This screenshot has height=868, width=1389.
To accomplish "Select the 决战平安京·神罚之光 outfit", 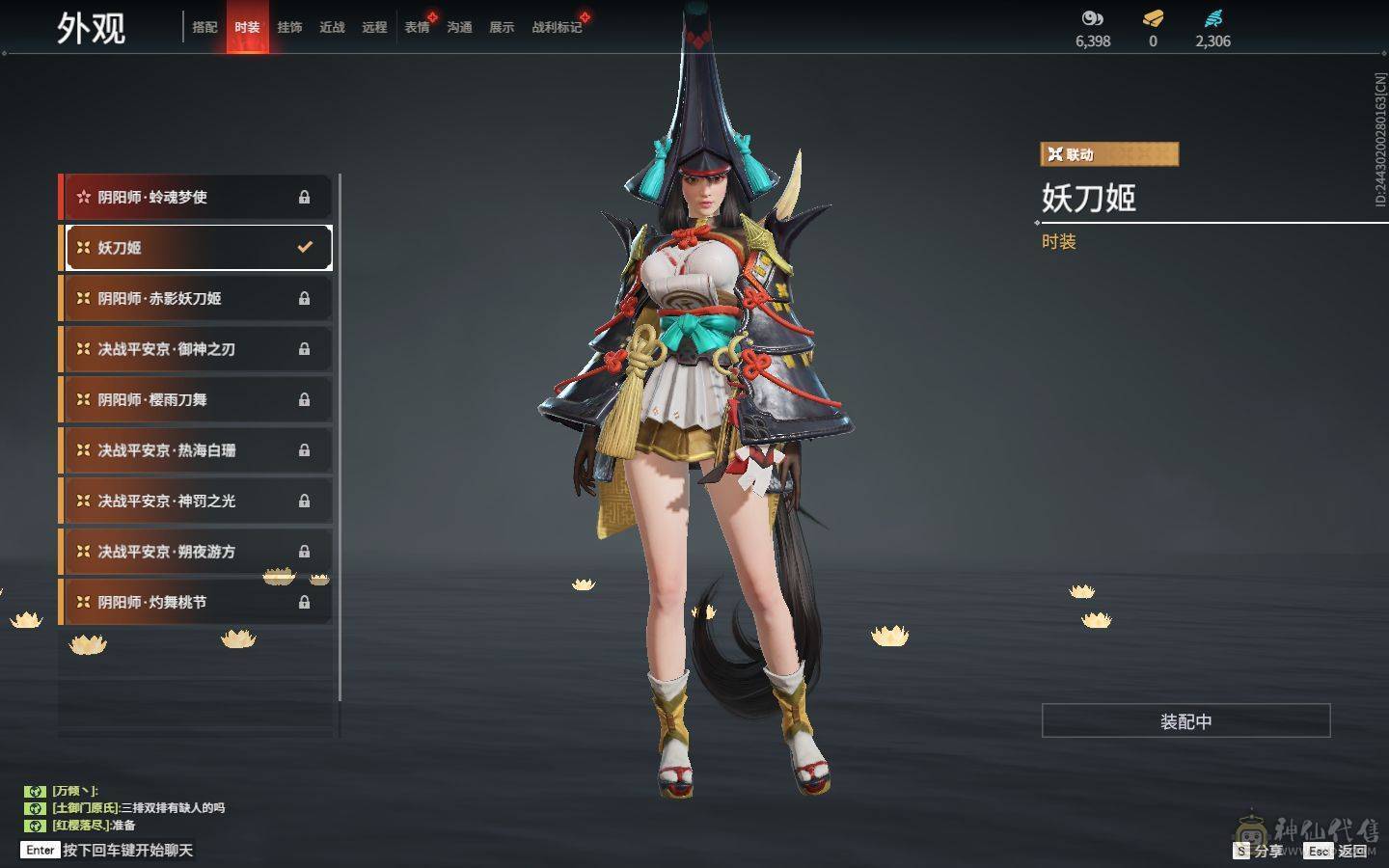I will [196, 501].
